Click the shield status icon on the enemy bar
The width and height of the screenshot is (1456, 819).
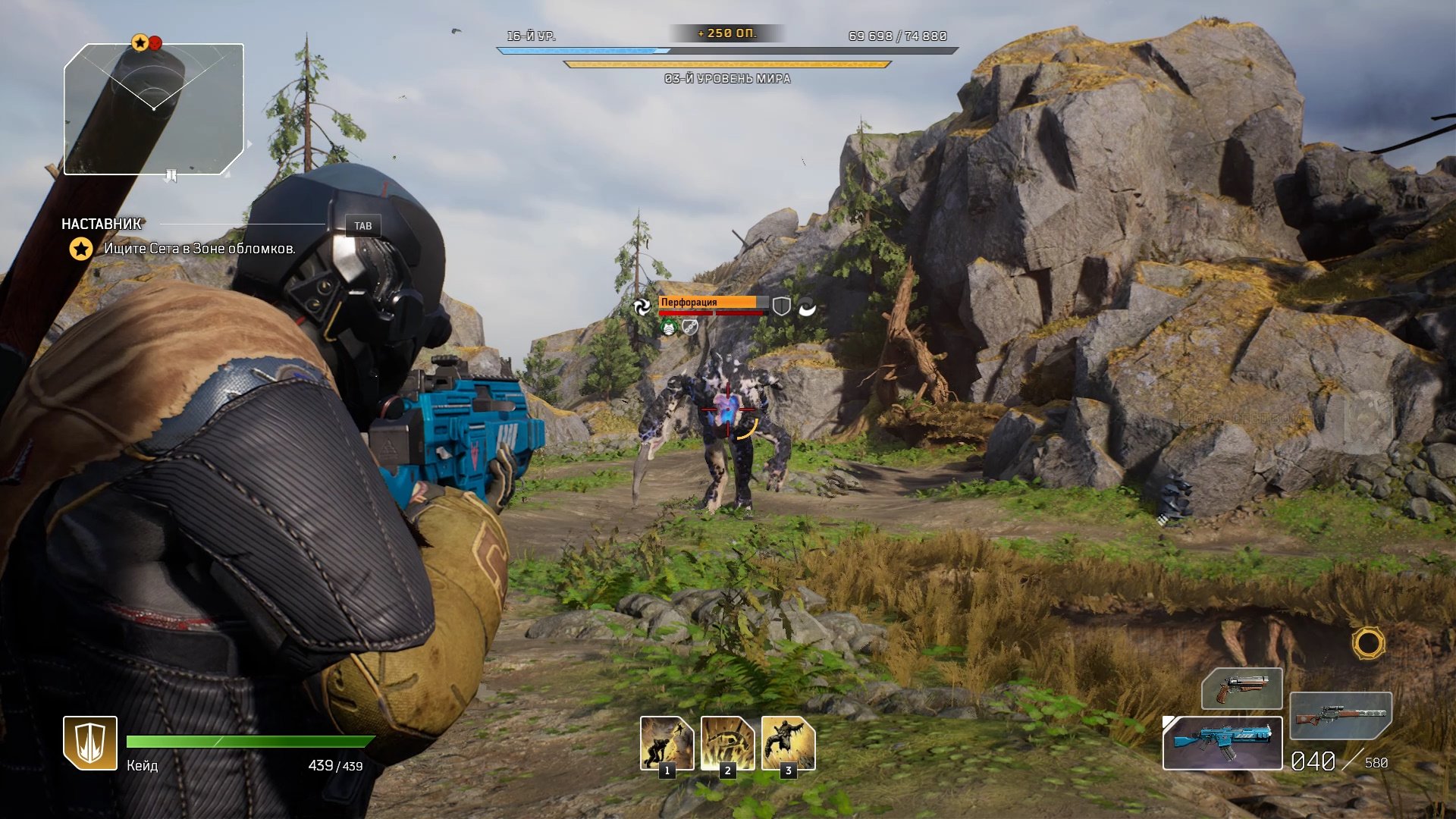coord(781,306)
